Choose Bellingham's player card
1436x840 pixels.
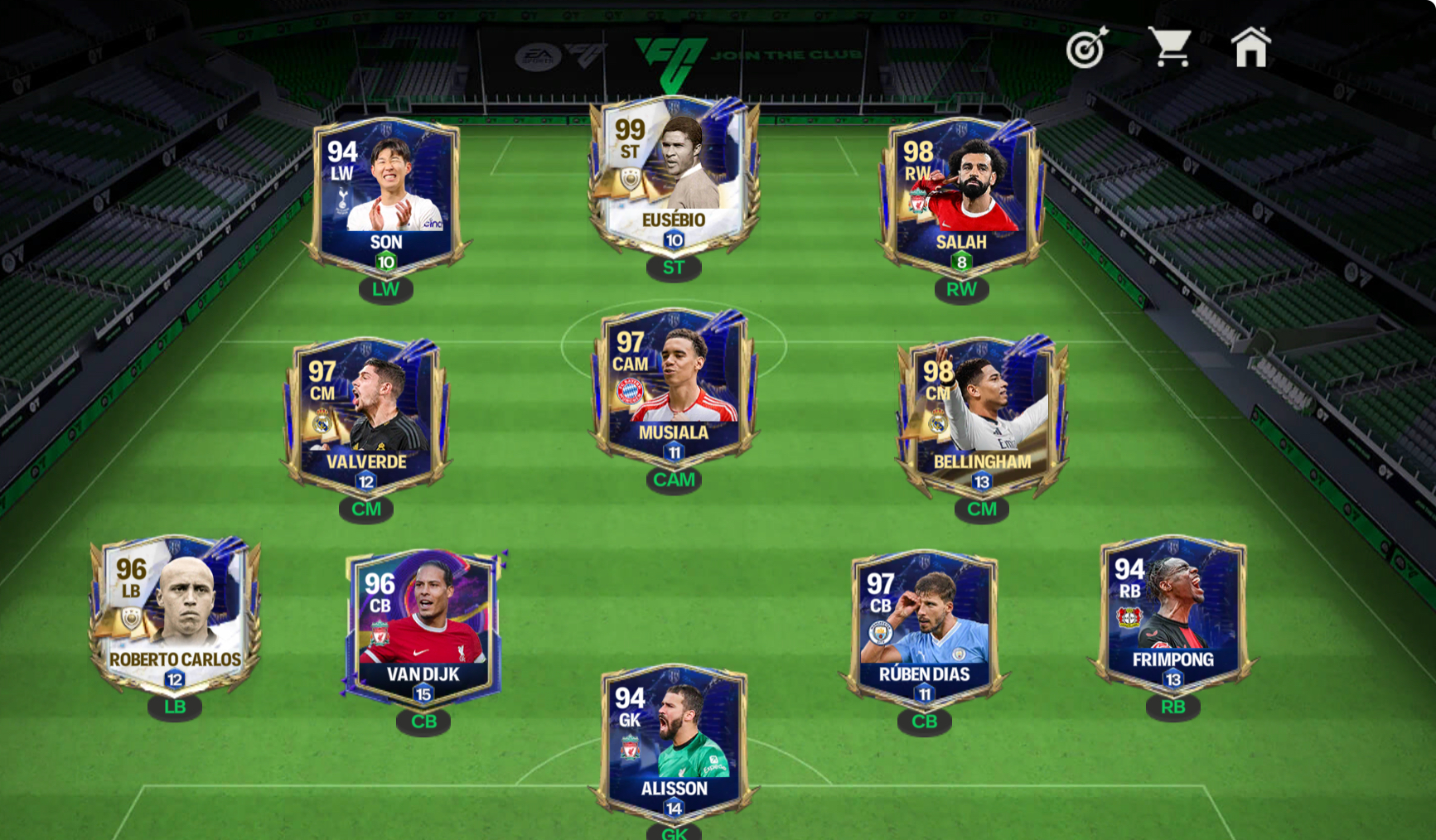click(x=982, y=414)
